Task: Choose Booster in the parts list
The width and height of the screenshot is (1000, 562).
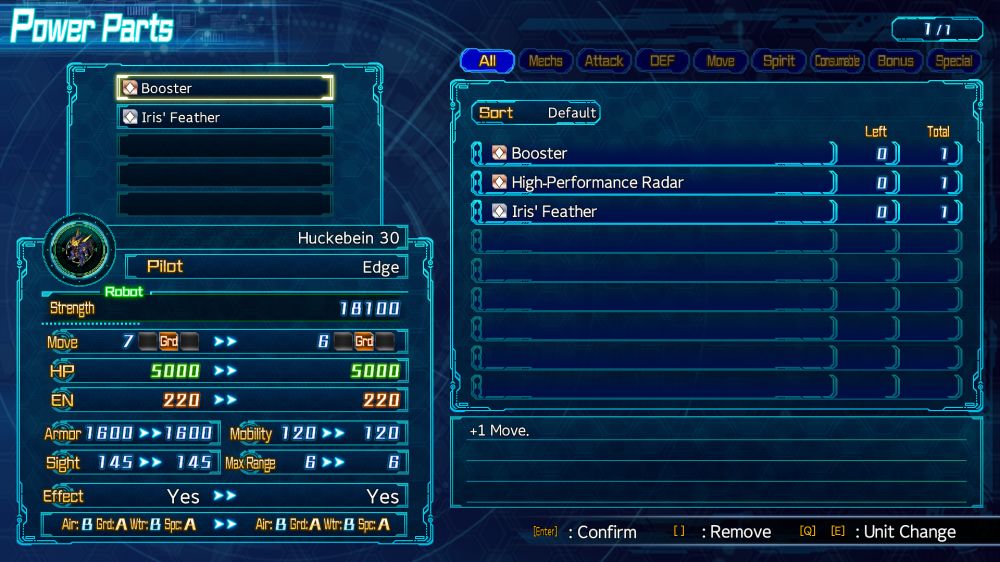Action: point(653,153)
